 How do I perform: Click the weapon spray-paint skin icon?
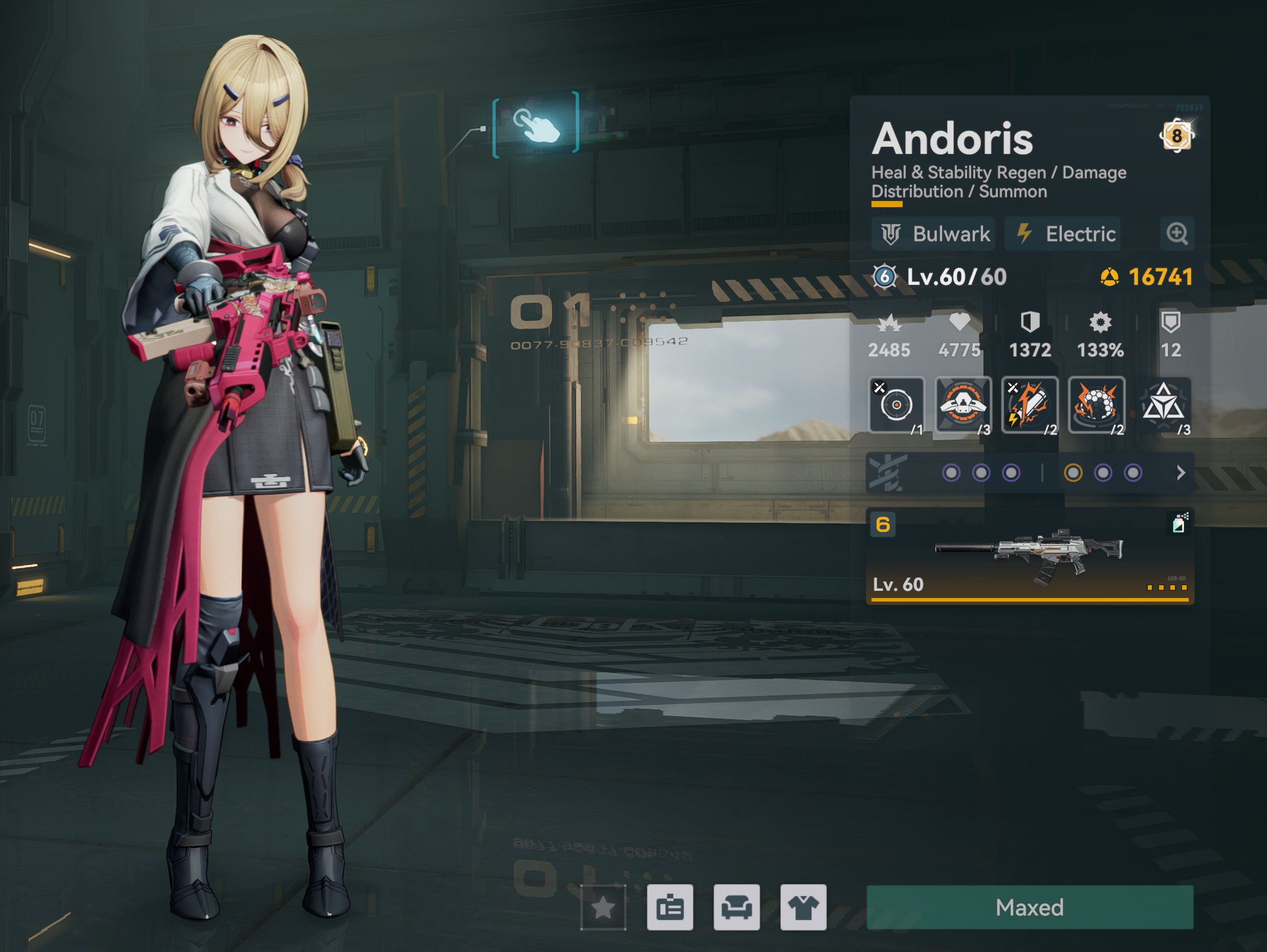pos(1179,523)
